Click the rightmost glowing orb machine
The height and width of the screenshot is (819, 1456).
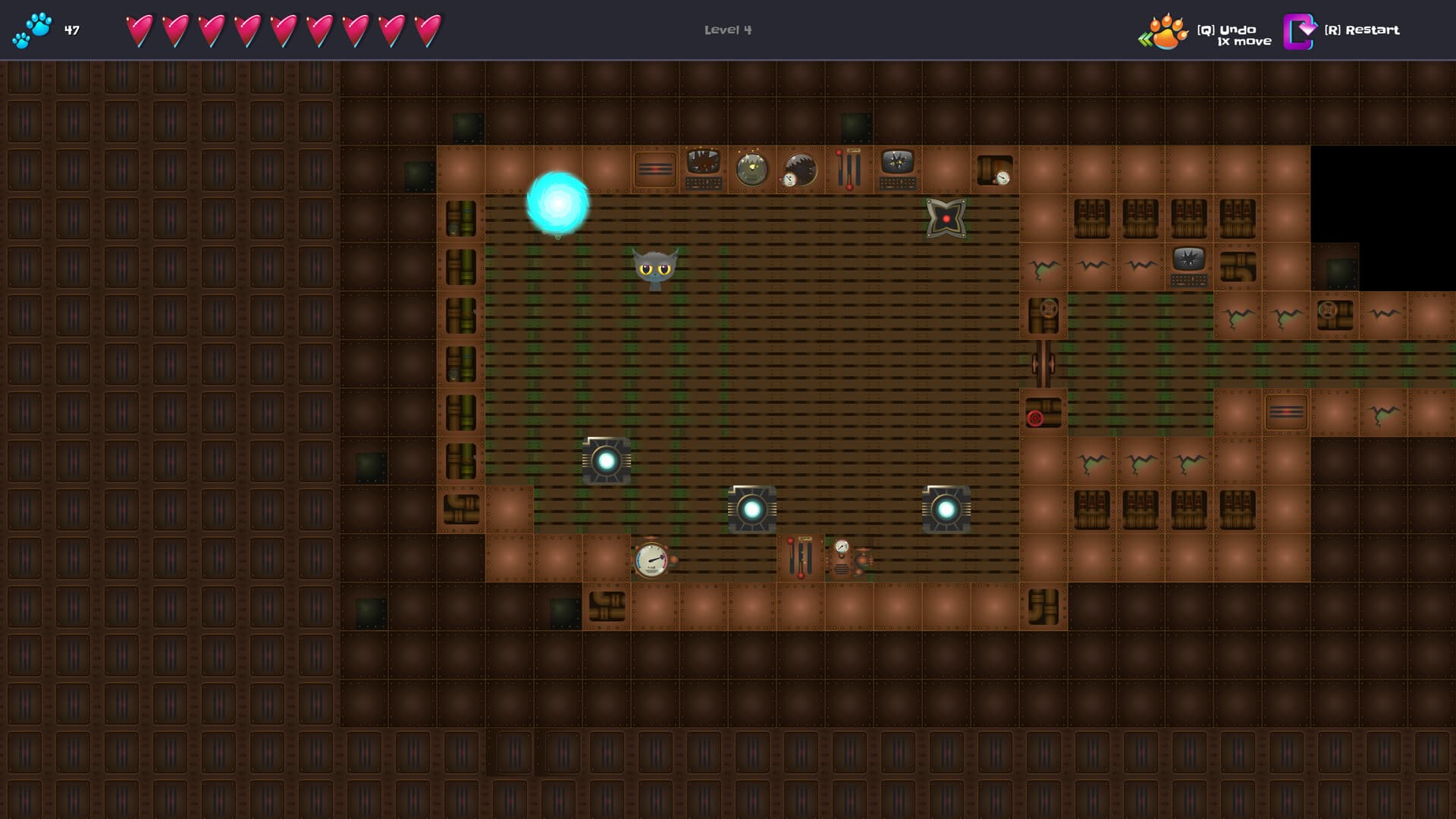click(x=945, y=509)
